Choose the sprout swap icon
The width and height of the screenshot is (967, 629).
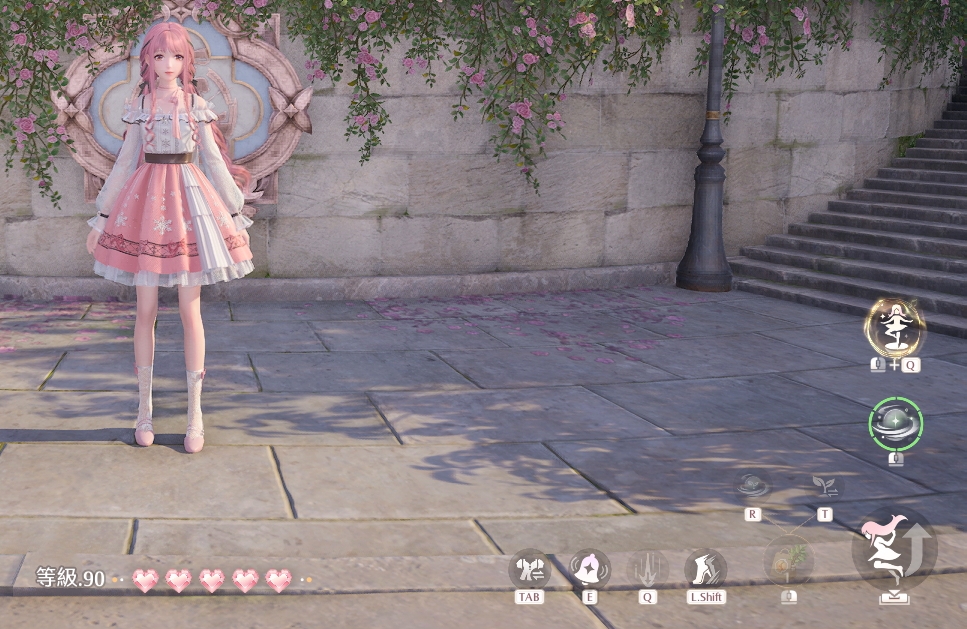826,487
